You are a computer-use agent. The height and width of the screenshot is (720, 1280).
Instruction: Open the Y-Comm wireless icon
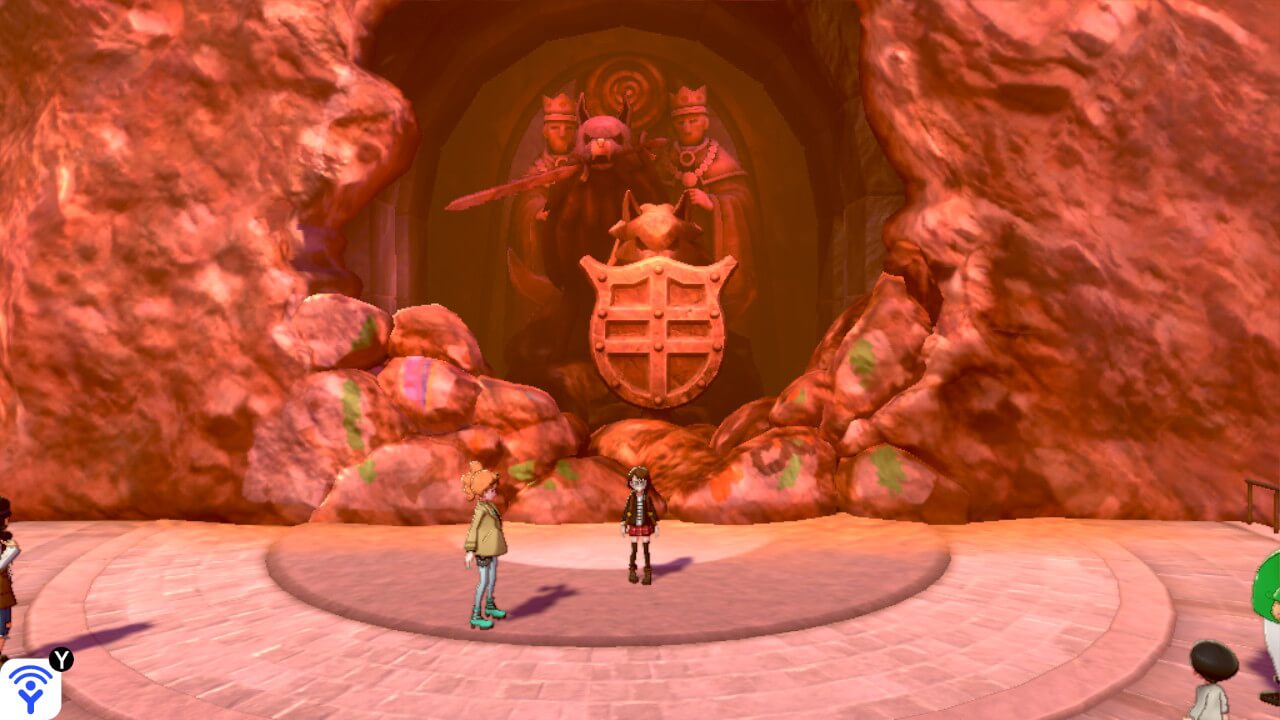tap(30, 688)
